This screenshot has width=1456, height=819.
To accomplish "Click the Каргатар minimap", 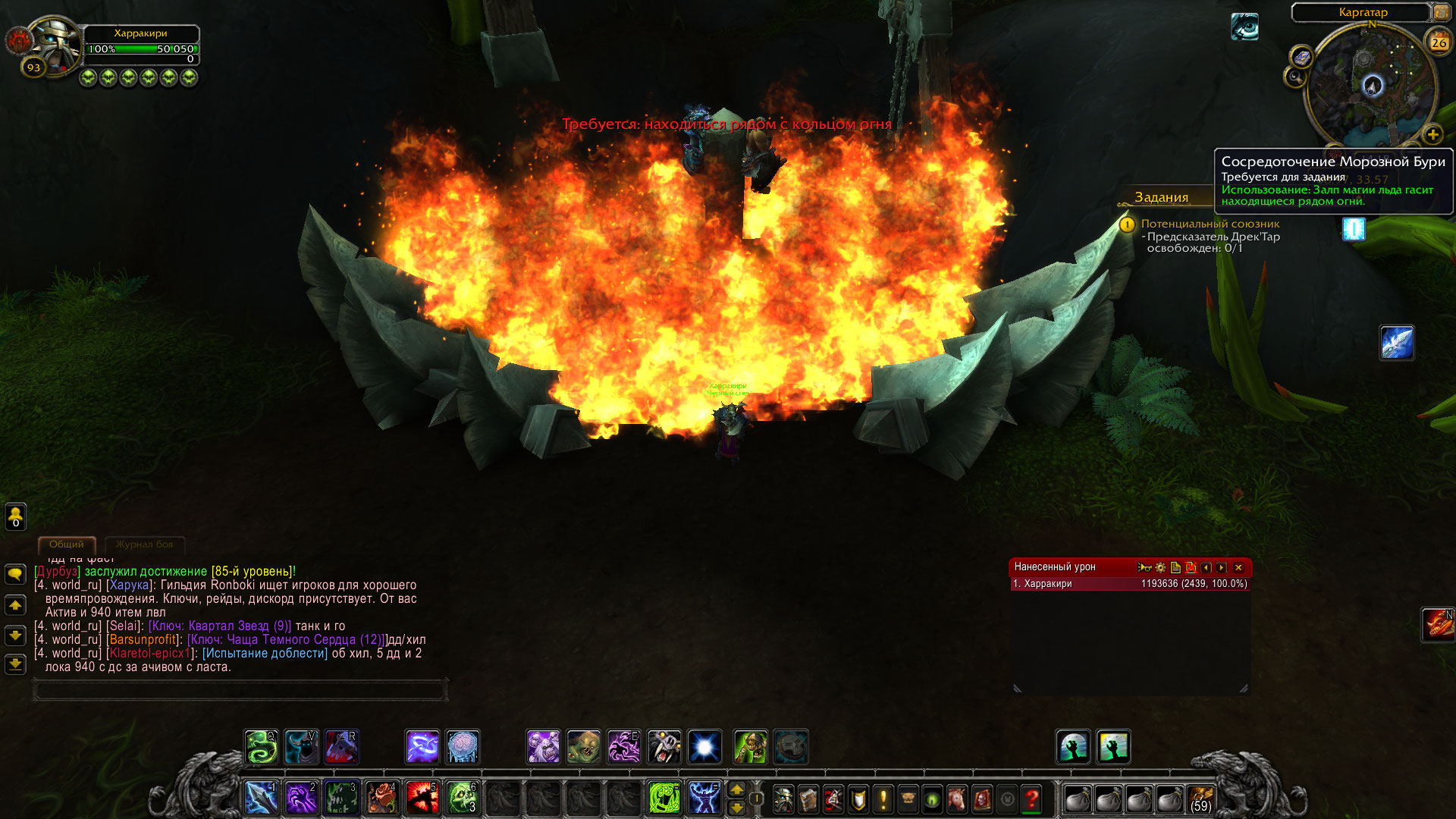I will pyautogui.click(x=1372, y=85).
